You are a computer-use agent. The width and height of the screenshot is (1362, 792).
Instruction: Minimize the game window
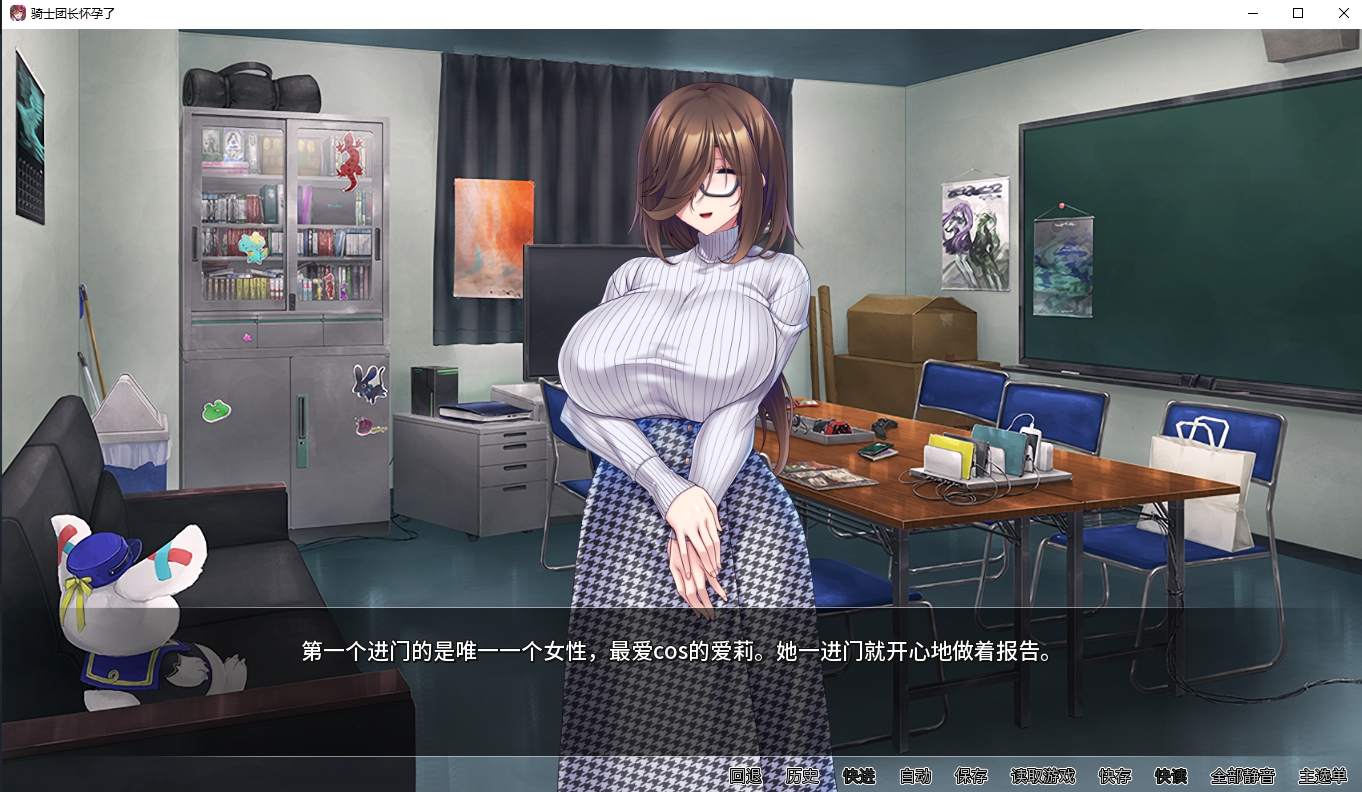tap(1253, 13)
